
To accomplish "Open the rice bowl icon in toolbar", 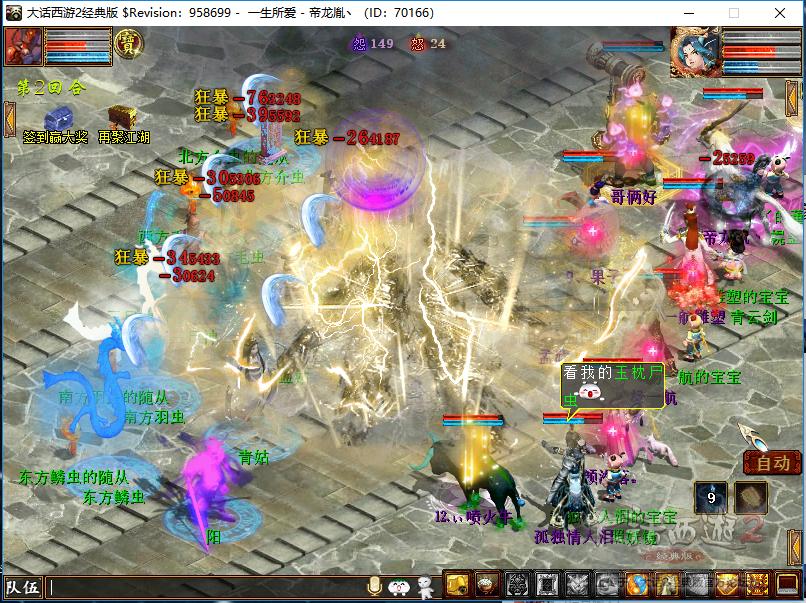I will pyautogui.click(x=486, y=585).
